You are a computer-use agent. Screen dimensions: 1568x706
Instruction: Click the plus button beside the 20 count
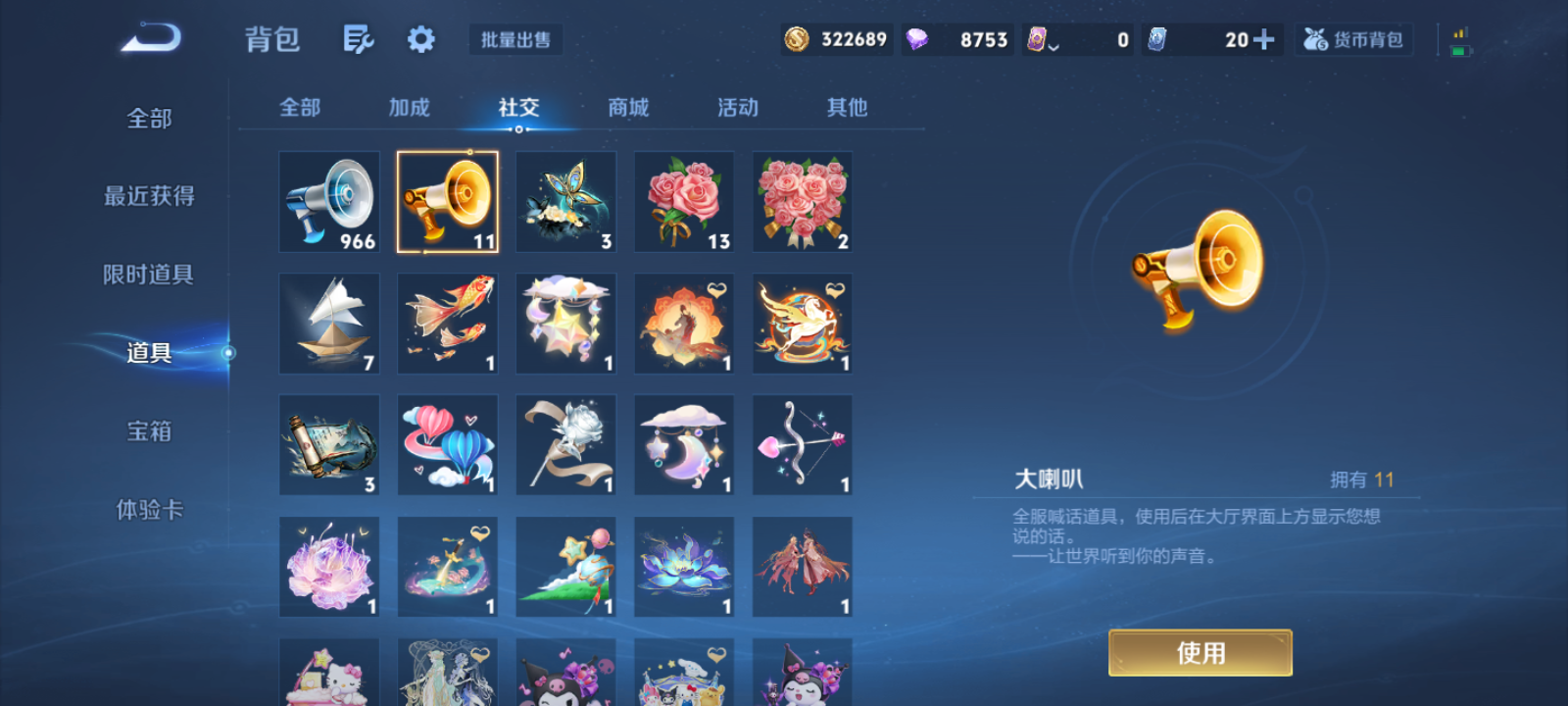pyautogui.click(x=1264, y=39)
